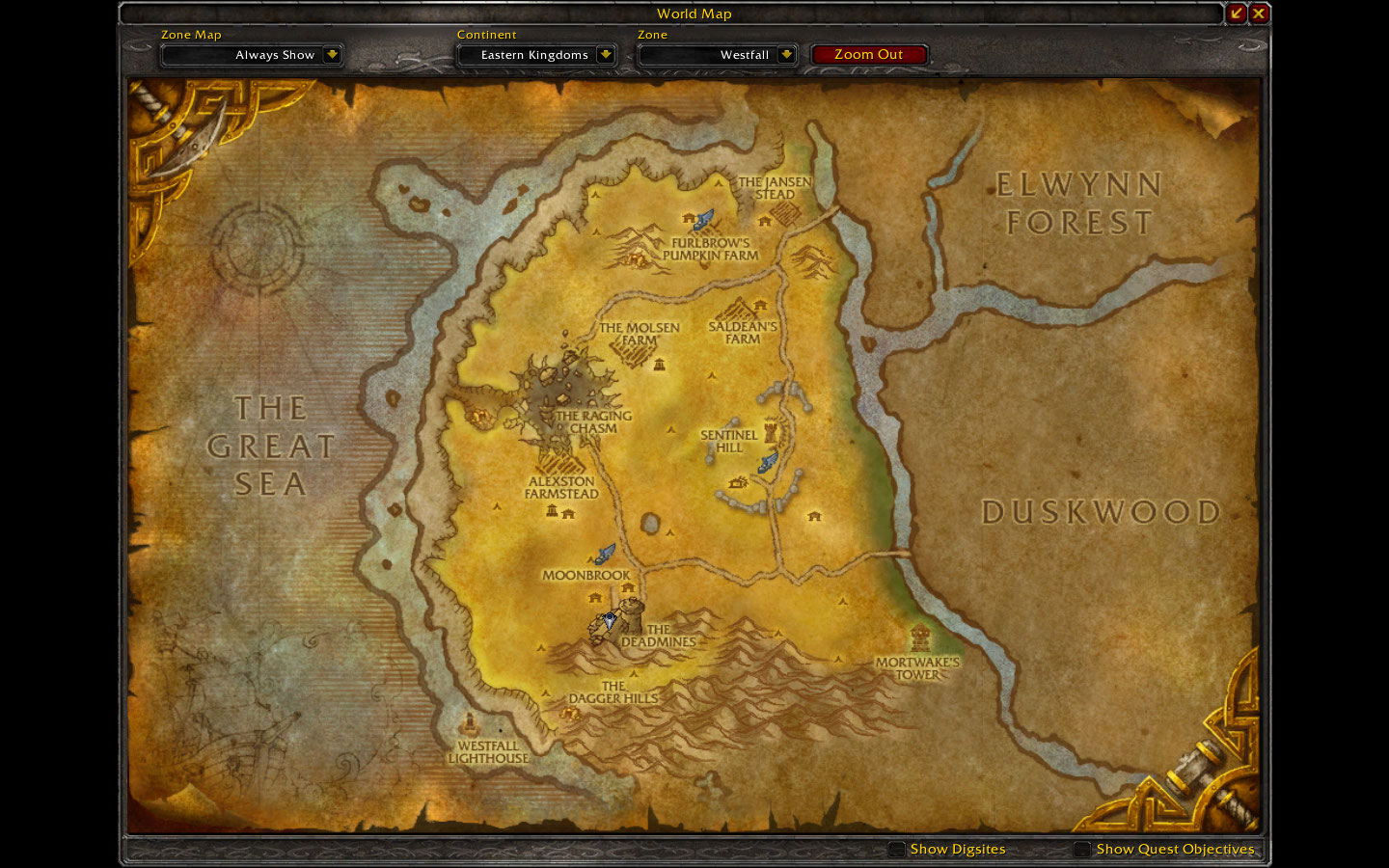Click the quest marker above Moonbrook
1389x868 pixels.
coord(606,552)
